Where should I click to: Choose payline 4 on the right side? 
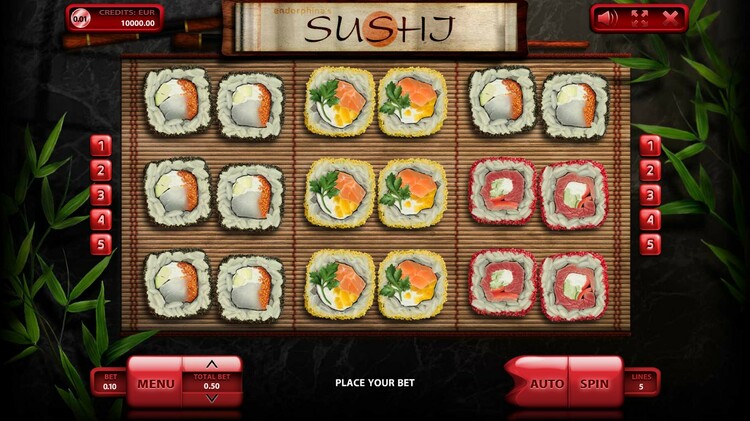pyautogui.click(x=650, y=220)
